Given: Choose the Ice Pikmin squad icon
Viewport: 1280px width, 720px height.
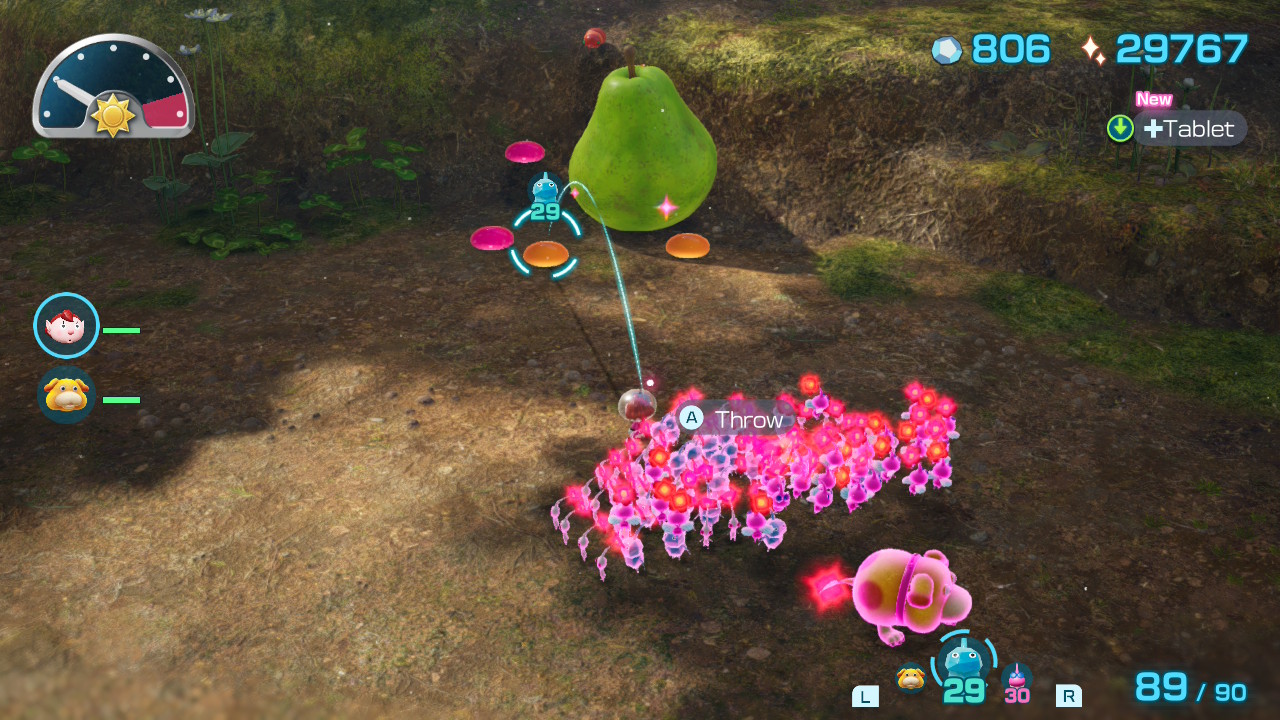Looking at the screenshot, I should 963,662.
